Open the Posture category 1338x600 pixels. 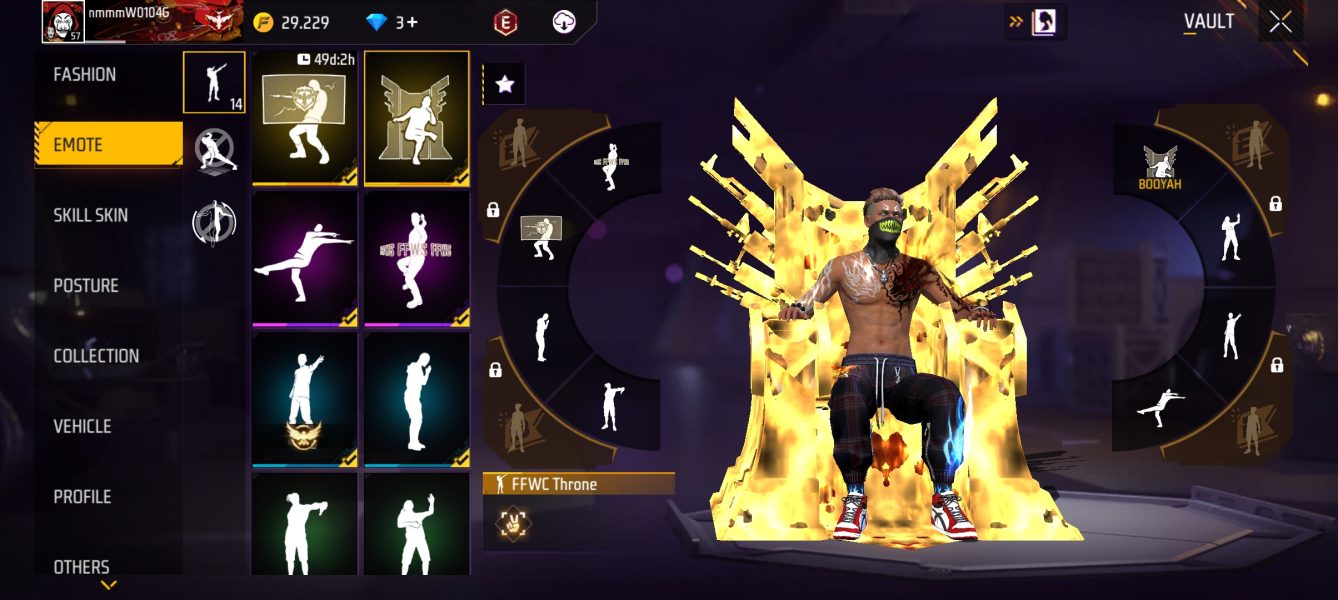point(86,286)
